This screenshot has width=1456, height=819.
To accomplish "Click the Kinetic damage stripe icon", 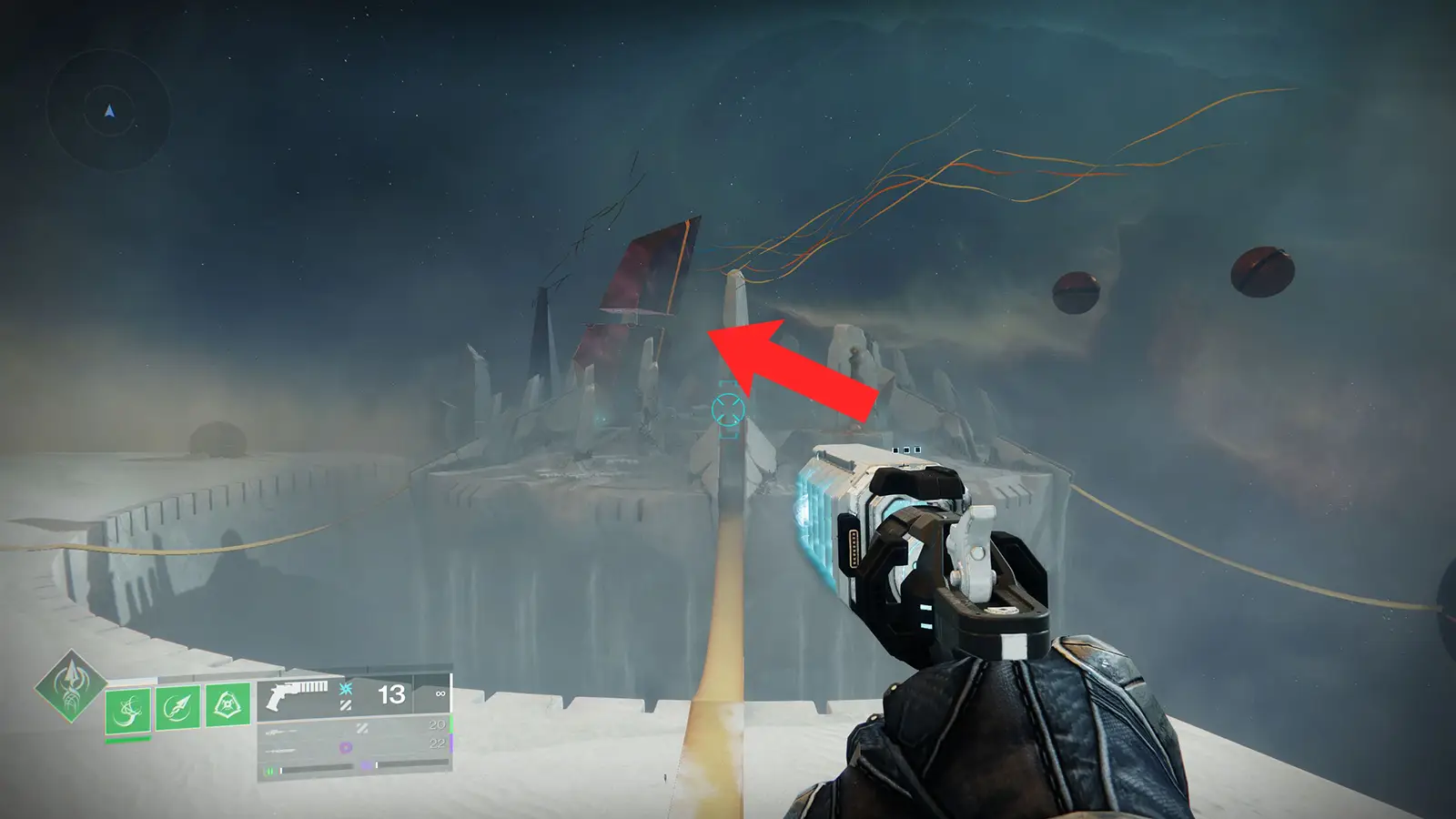I will (x=346, y=705).
